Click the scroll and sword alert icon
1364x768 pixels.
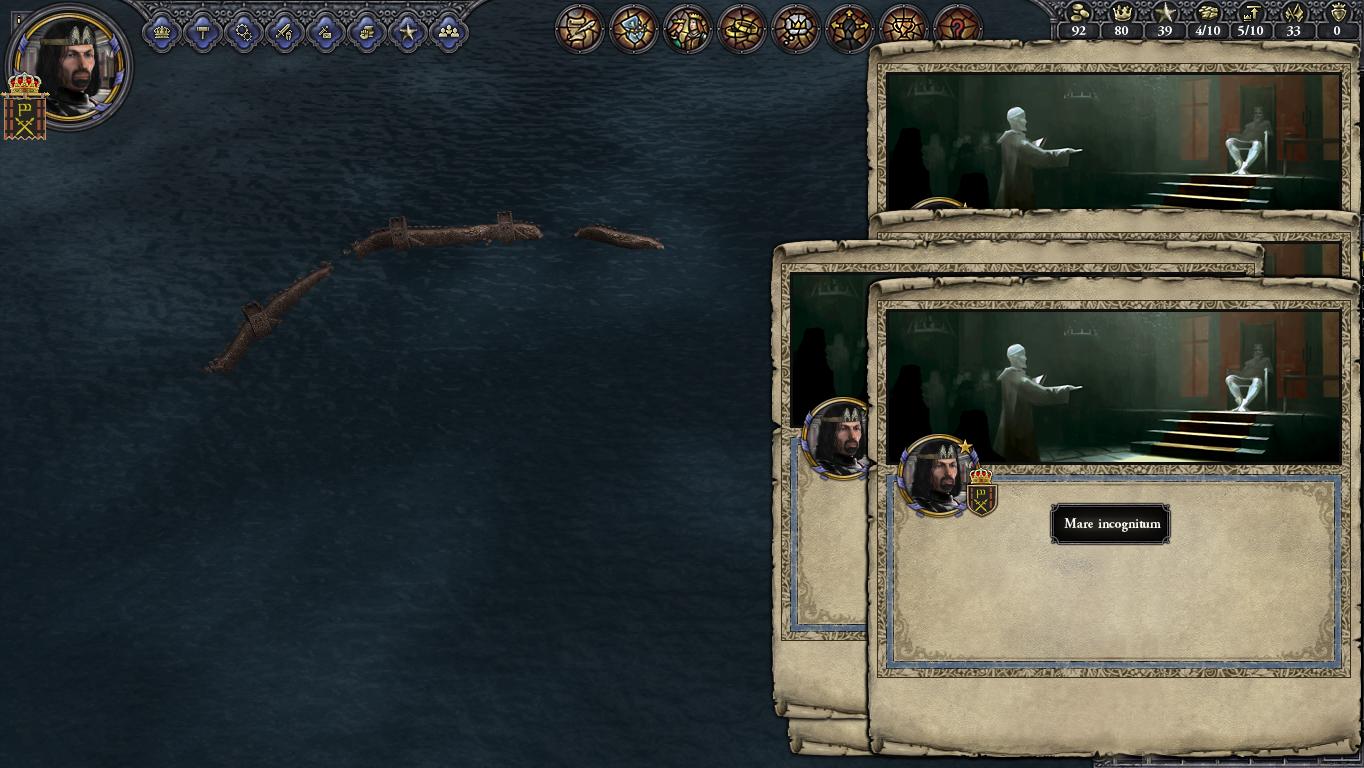(579, 28)
